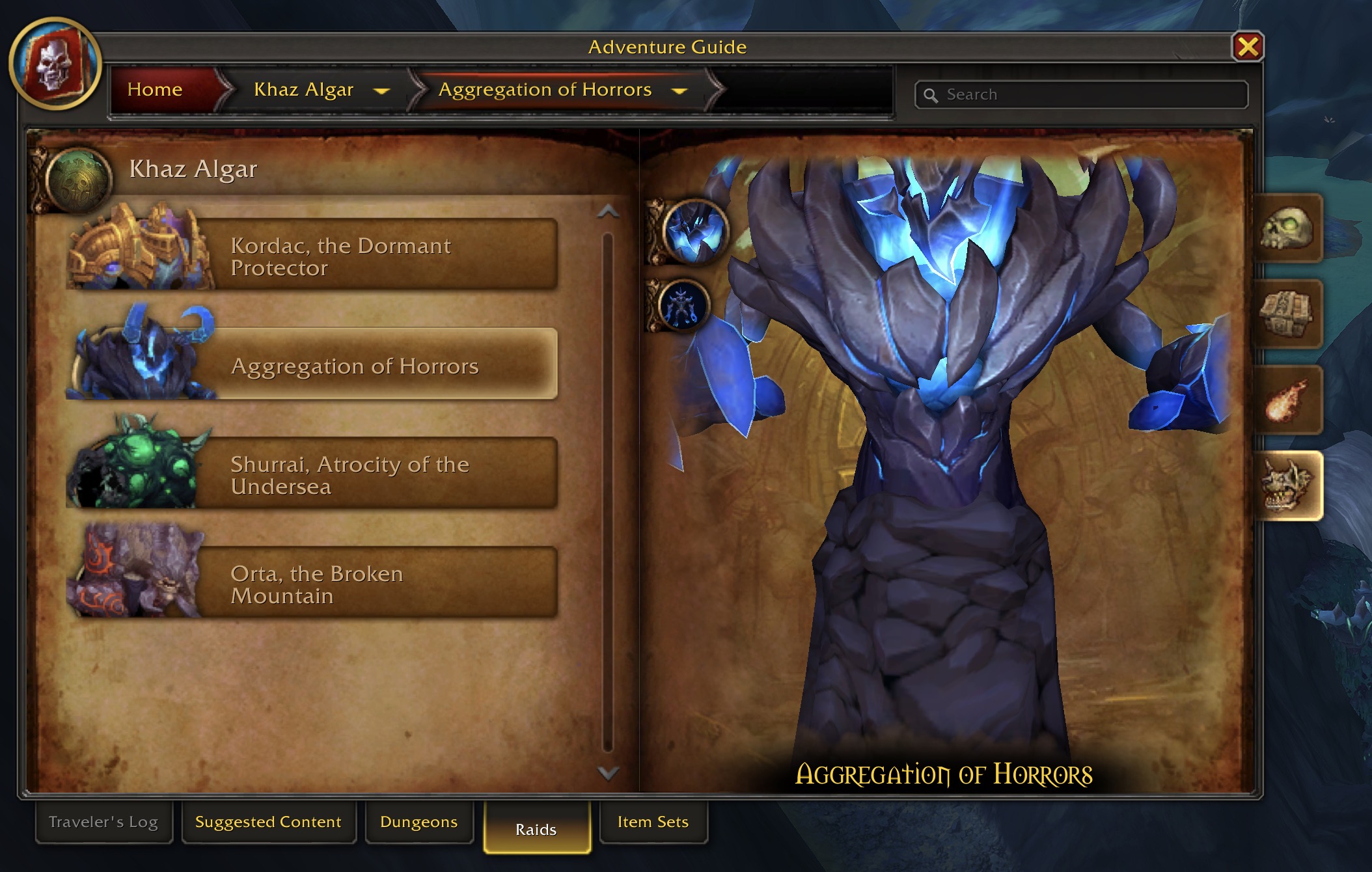Show the fireball abilities side tab
1372x872 pixels.
pos(1287,401)
